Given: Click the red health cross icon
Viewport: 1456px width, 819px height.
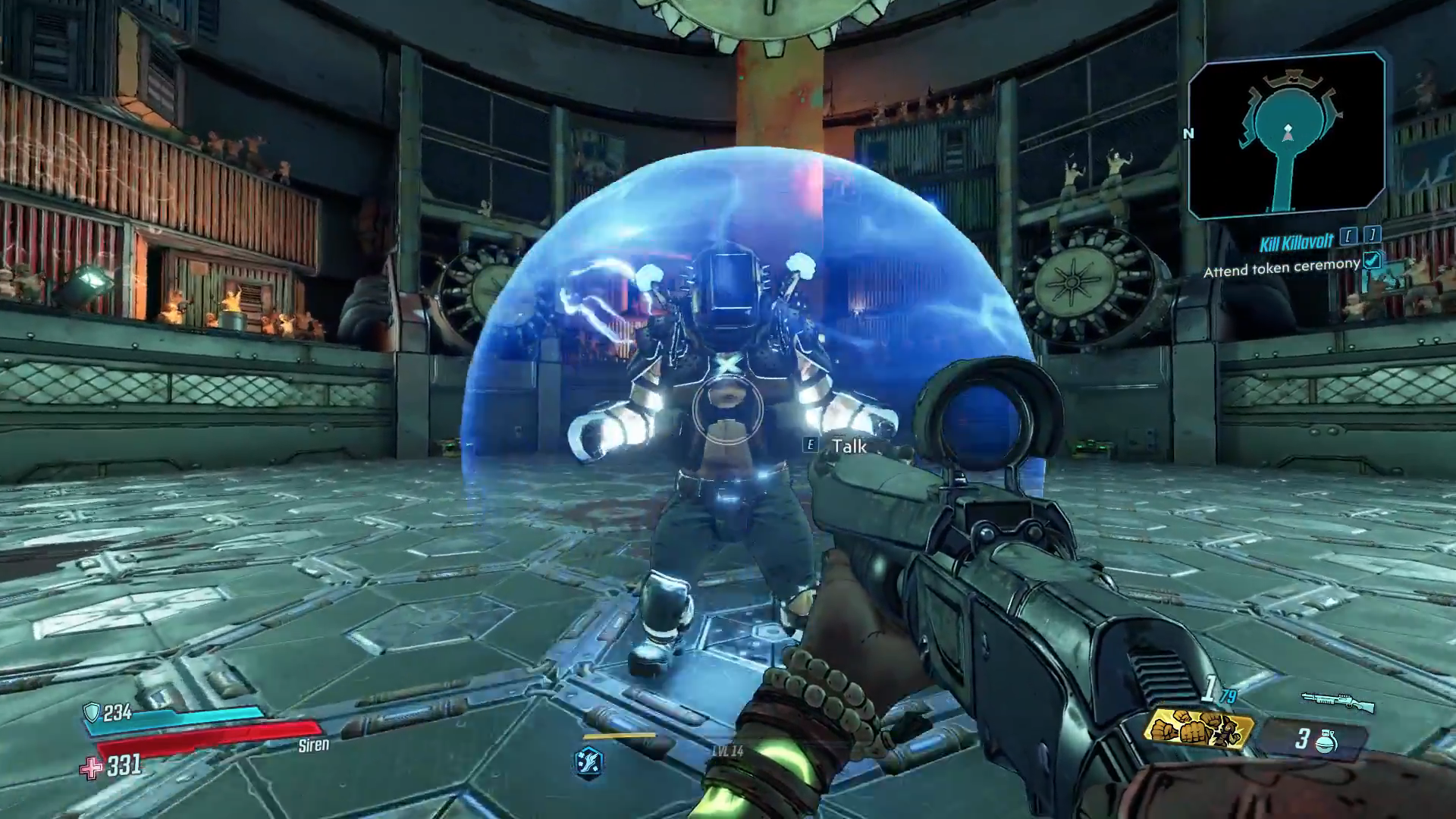Looking at the screenshot, I should 92,769.
